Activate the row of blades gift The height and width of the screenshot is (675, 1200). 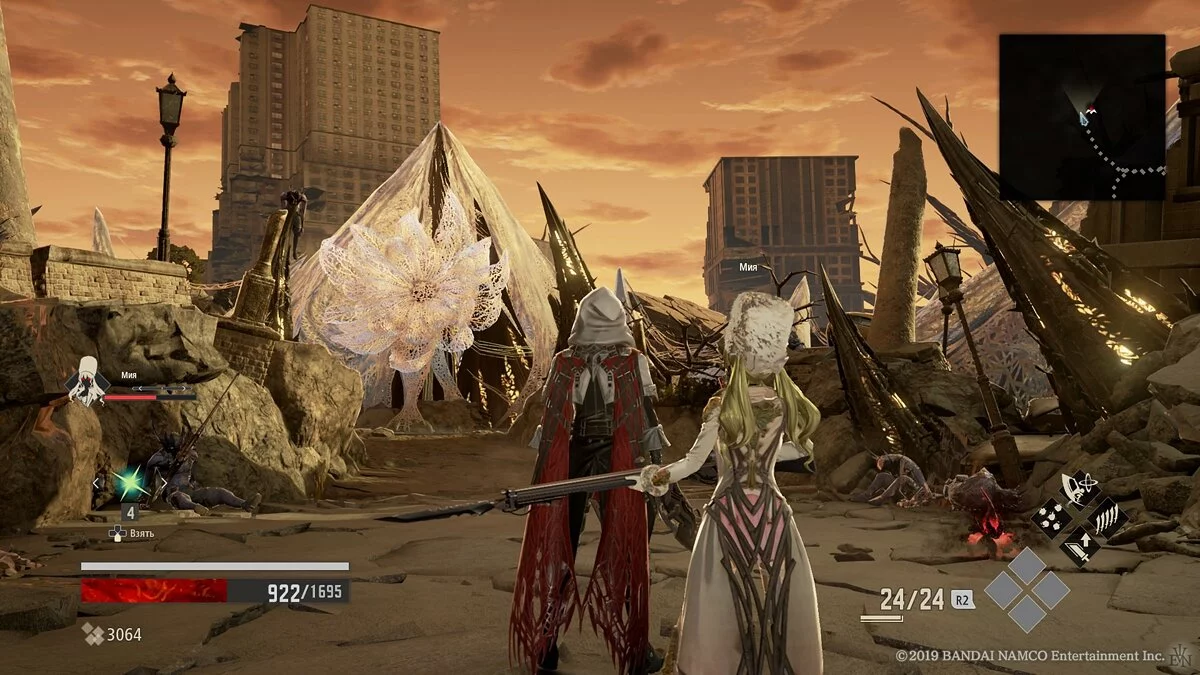pos(1106,517)
